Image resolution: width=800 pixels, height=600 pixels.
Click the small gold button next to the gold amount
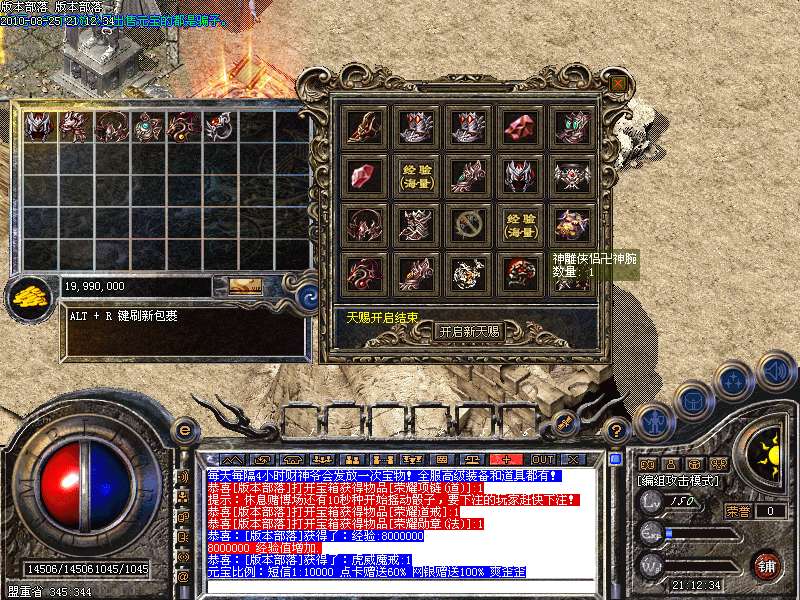[244, 286]
